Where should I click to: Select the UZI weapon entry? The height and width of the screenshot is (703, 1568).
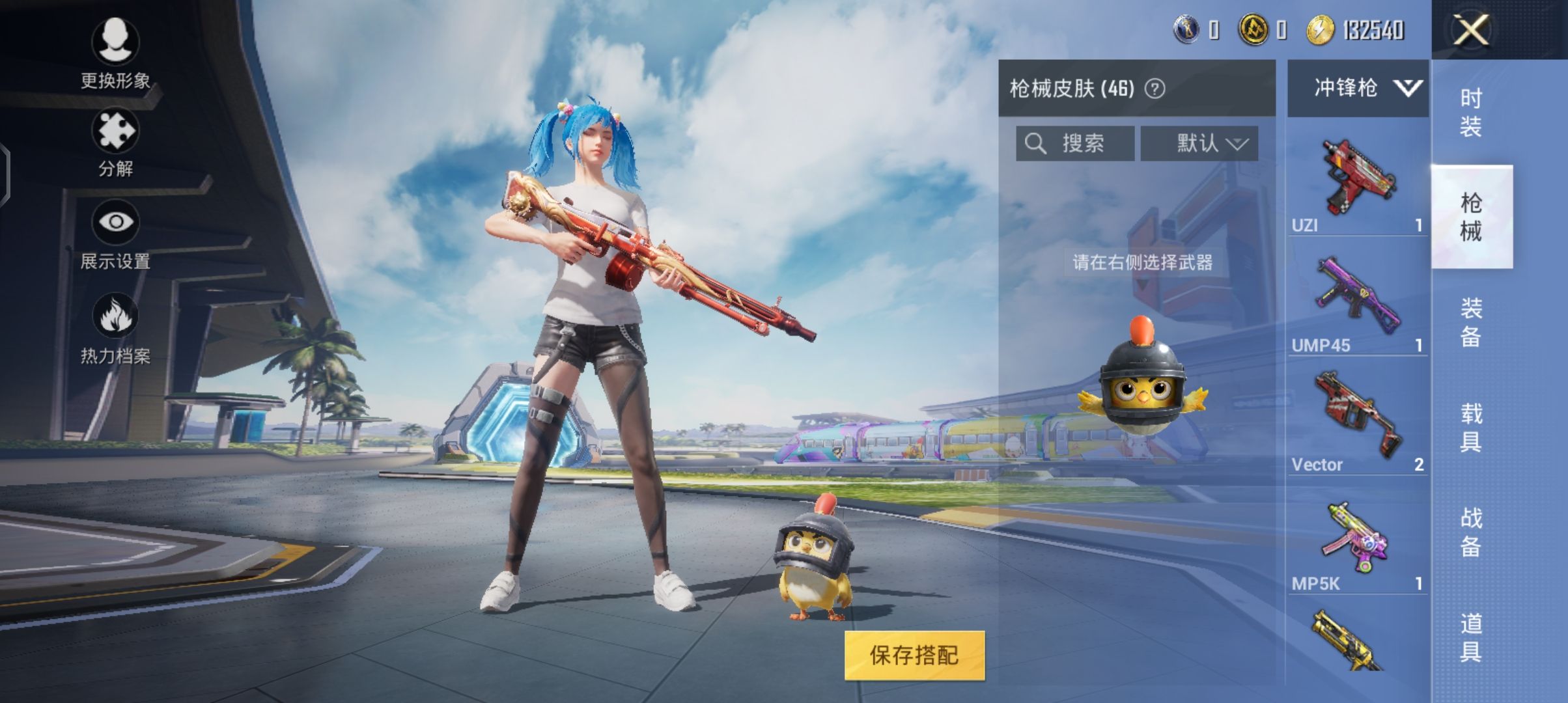point(1357,182)
